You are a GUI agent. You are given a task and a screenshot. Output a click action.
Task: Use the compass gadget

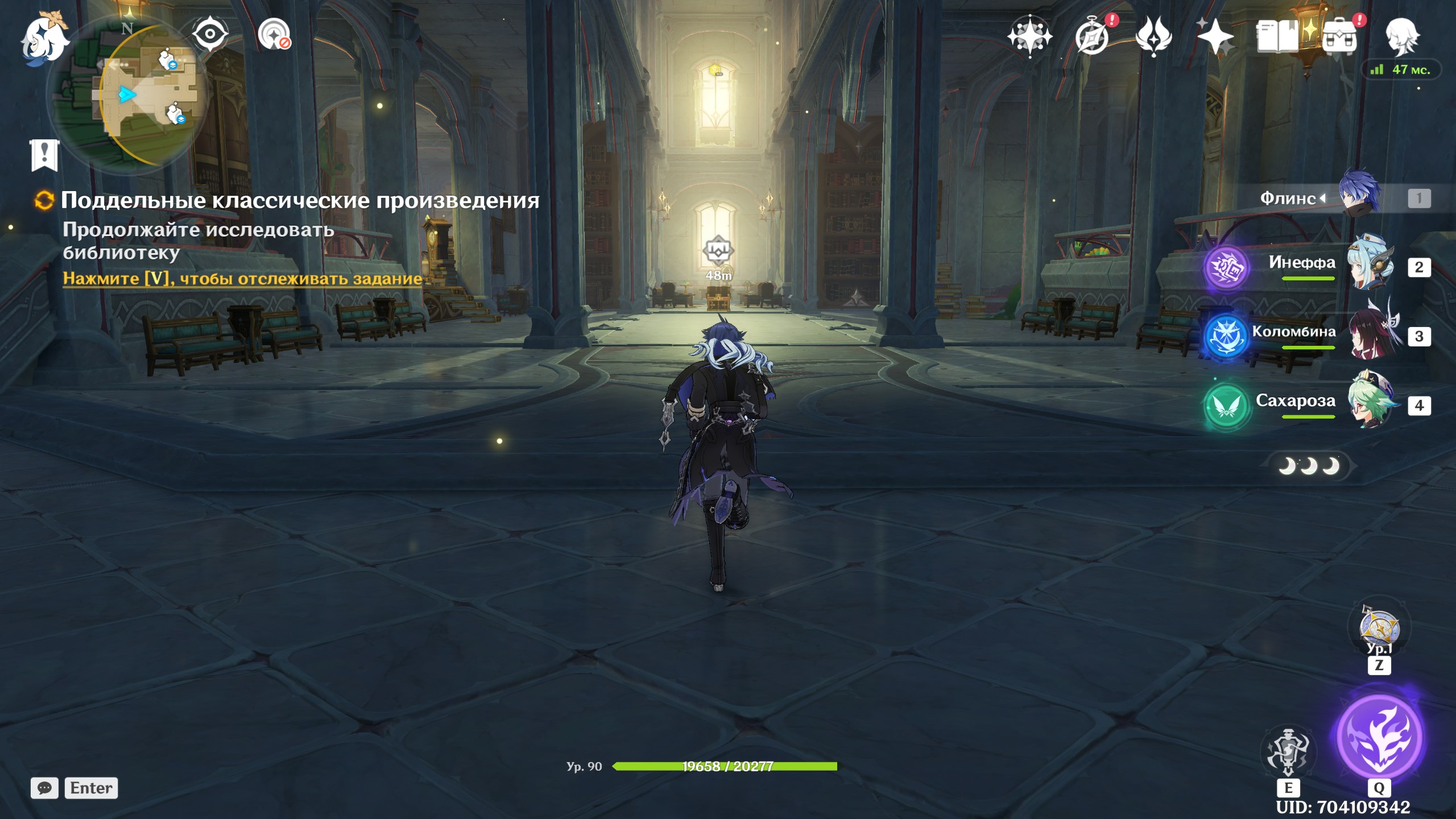pos(1379,628)
